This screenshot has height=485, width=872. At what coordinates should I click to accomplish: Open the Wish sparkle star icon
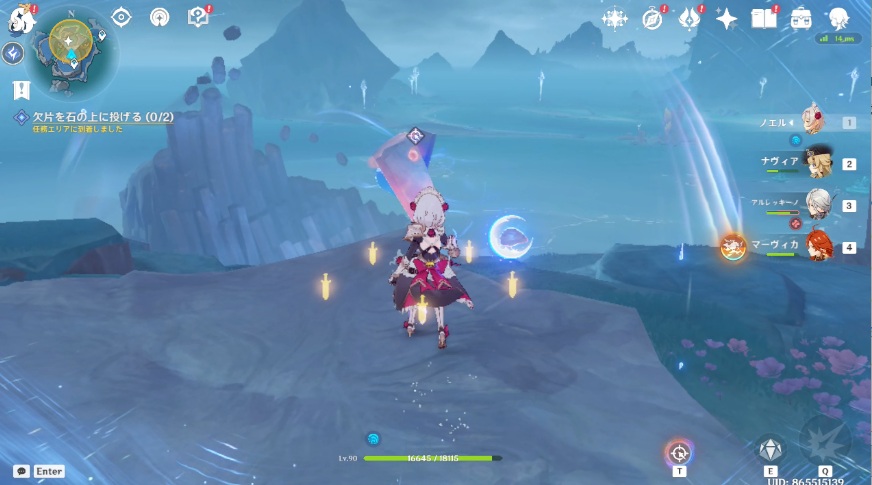pos(727,19)
